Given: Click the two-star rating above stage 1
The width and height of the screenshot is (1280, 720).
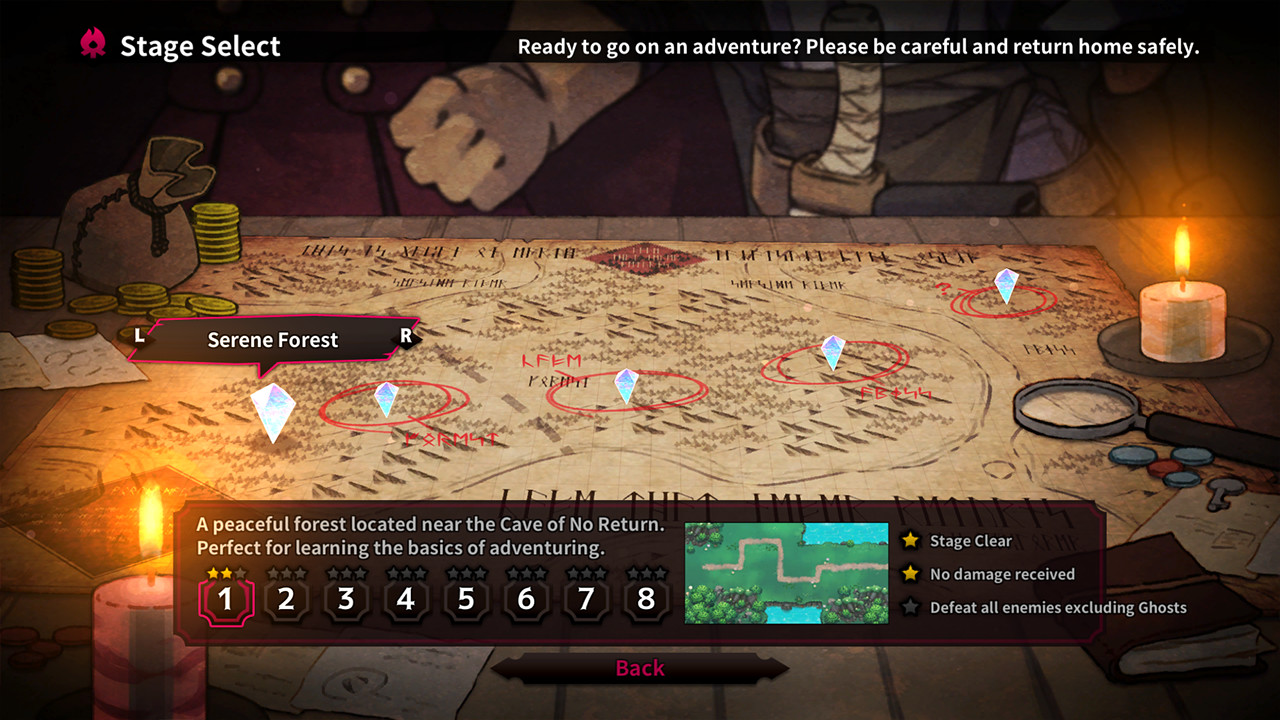Looking at the screenshot, I should click(x=225, y=573).
